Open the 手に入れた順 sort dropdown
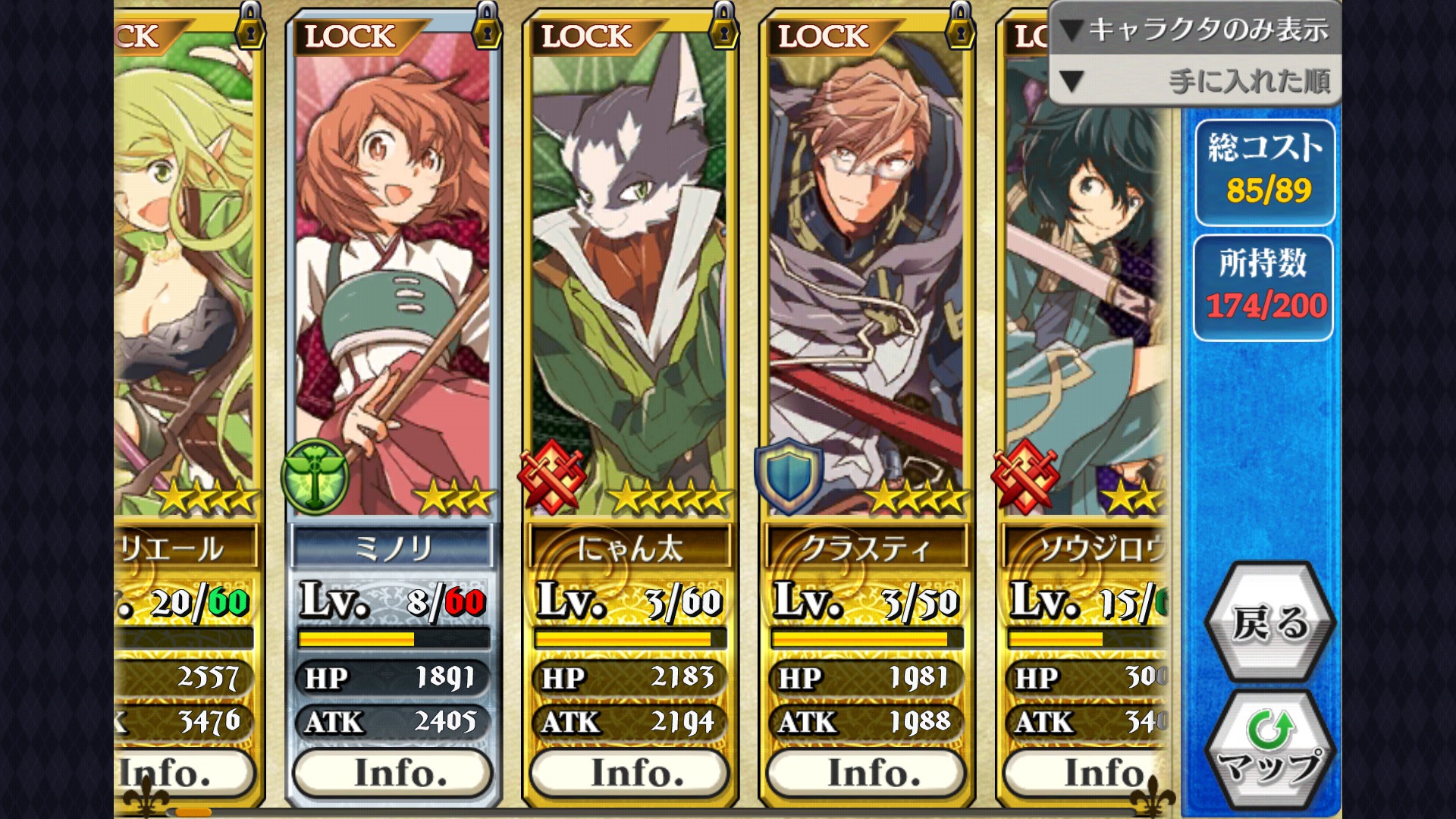The image size is (1456, 819). (1195, 80)
